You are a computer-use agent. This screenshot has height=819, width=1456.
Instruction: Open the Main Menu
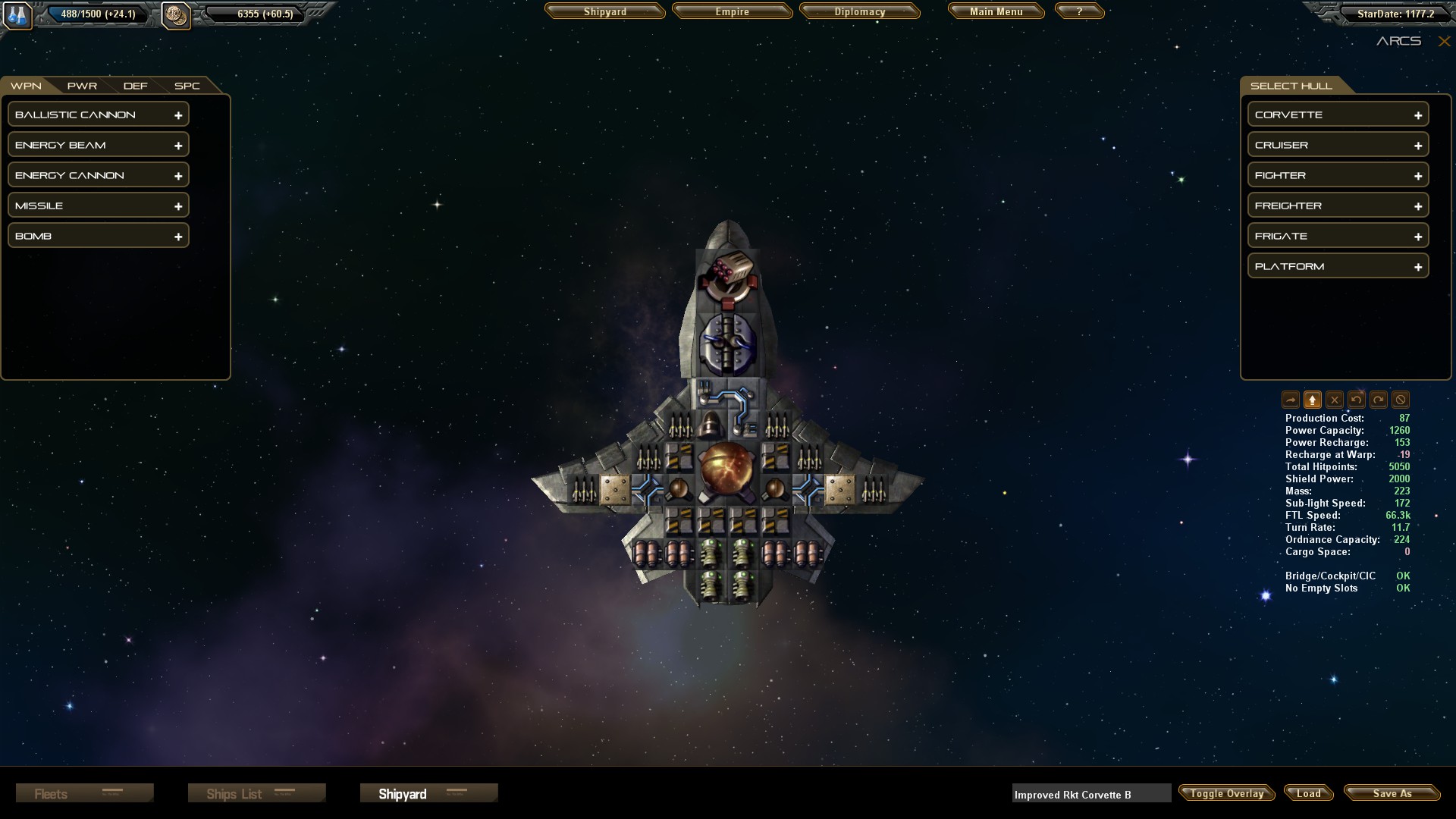(996, 12)
